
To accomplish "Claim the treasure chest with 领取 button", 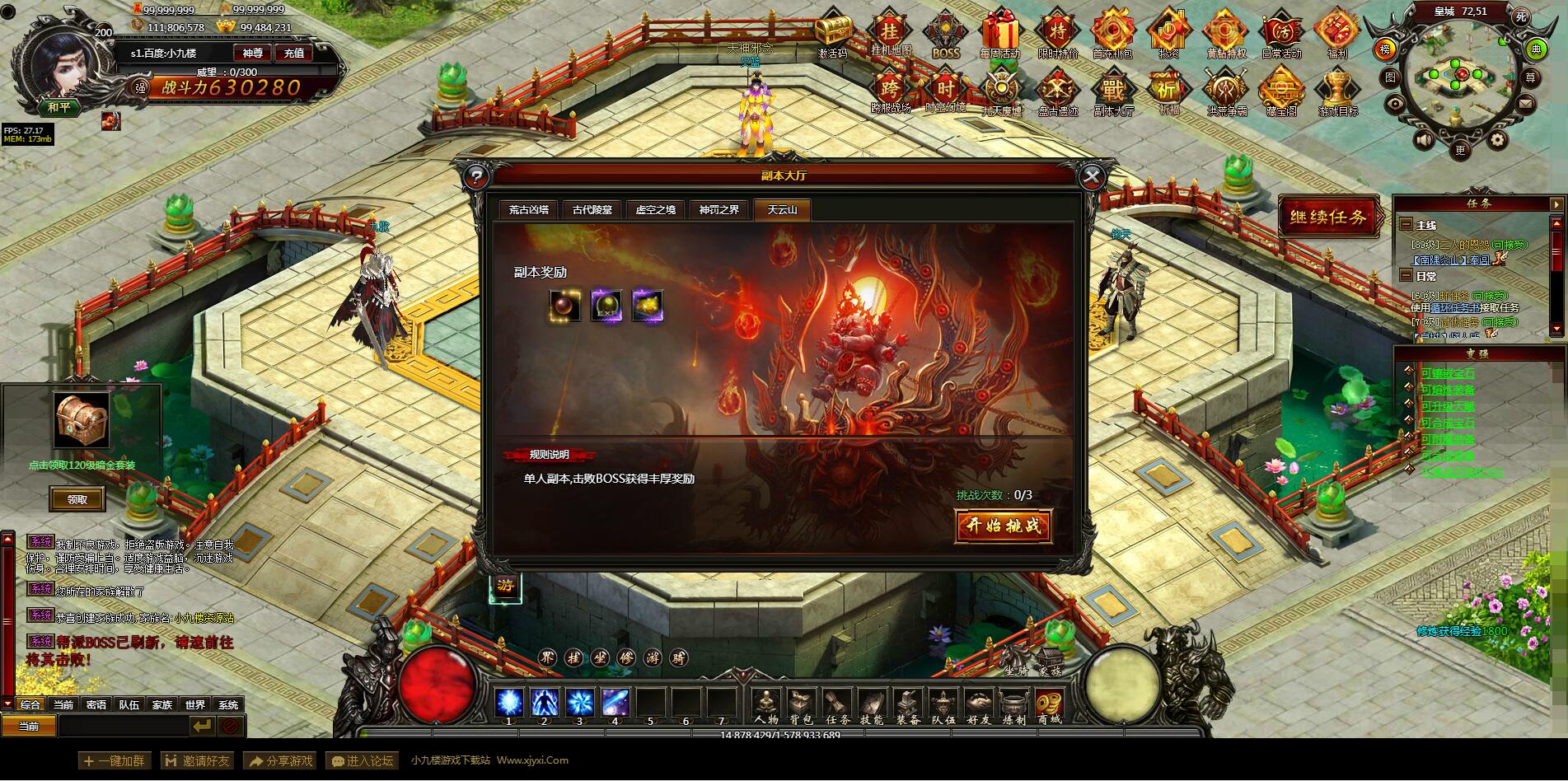I will 77,499.
